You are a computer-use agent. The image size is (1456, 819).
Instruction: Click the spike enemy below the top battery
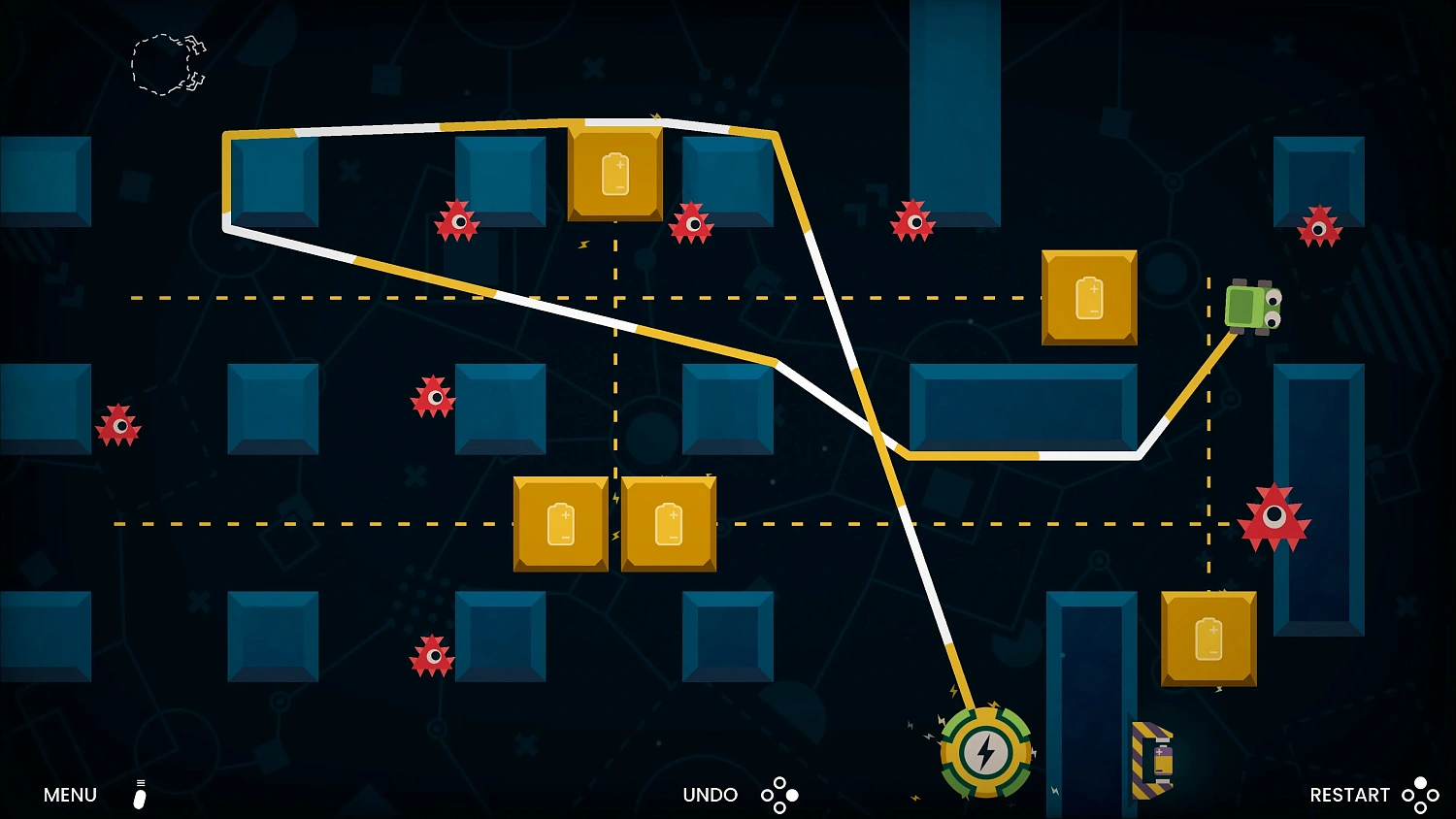click(691, 225)
